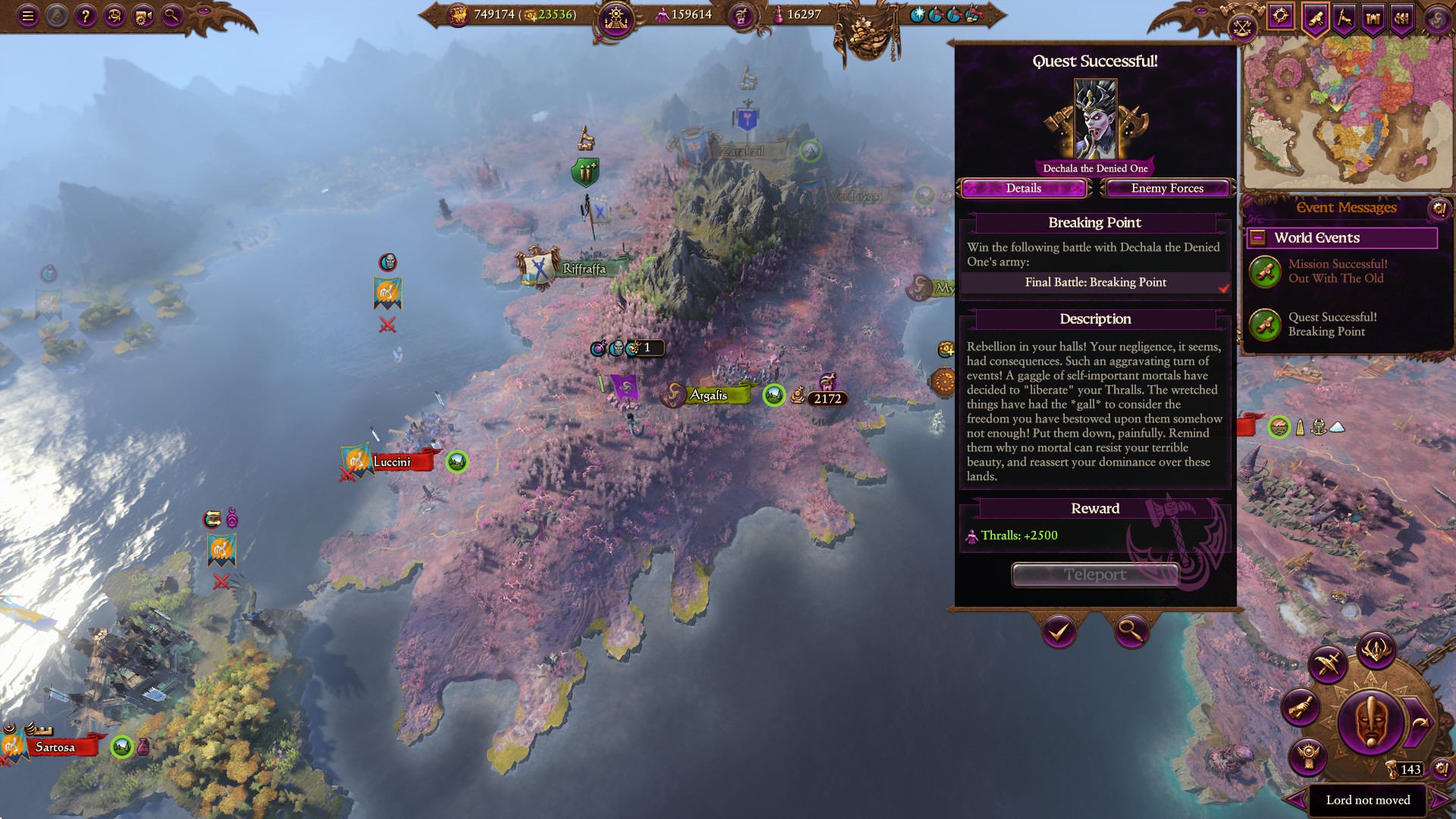1456x819 pixels.
Task: Open the main menu hamburger button
Action: (28, 16)
